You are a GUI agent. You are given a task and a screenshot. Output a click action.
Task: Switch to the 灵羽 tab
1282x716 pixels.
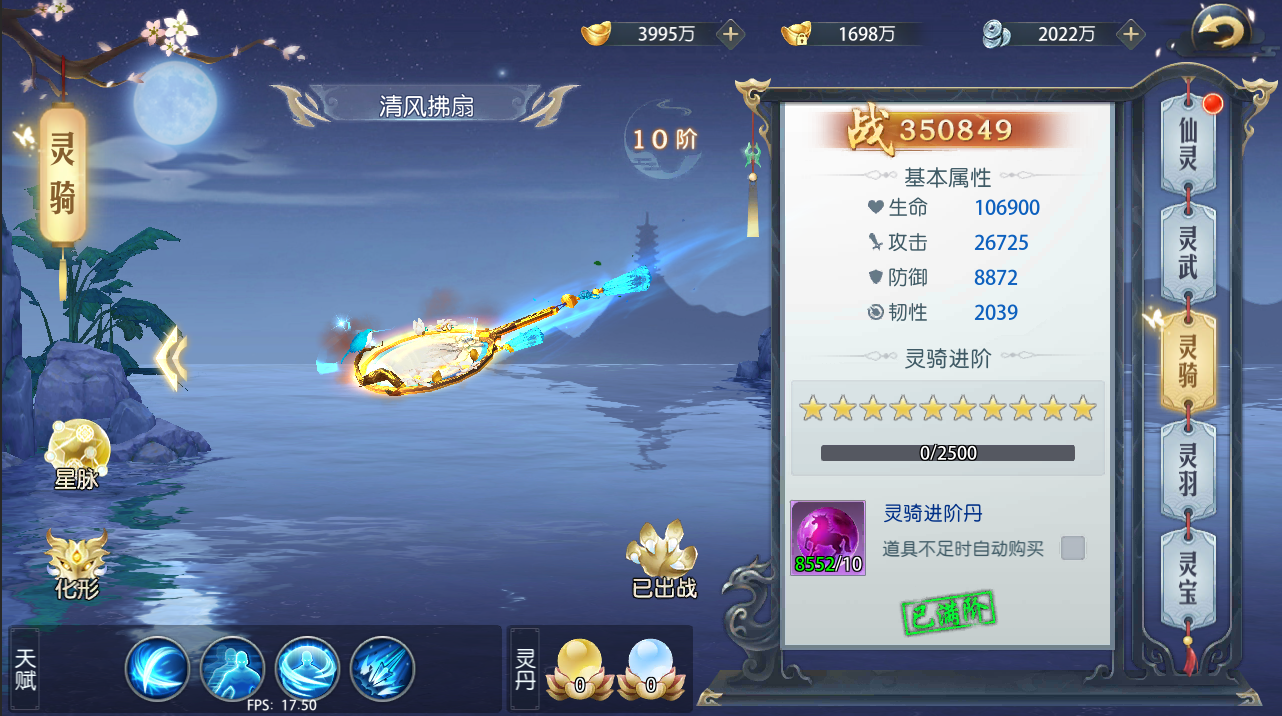1187,470
